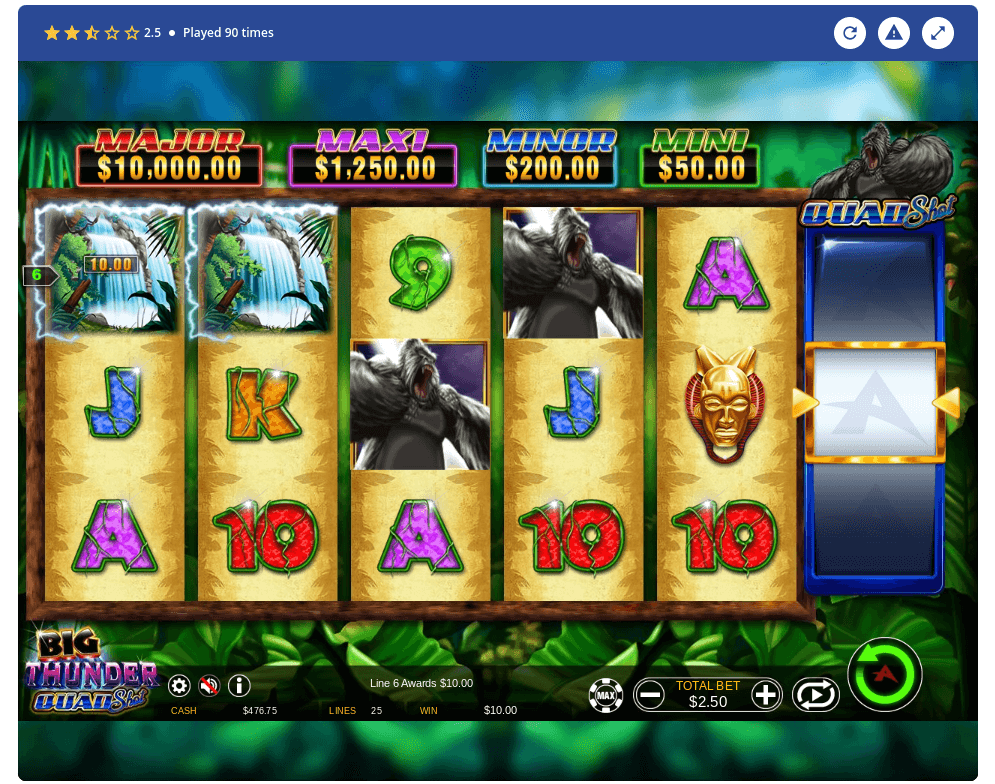Decrease total bet with the minus button
Screen dimensions: 995x784
649,694
